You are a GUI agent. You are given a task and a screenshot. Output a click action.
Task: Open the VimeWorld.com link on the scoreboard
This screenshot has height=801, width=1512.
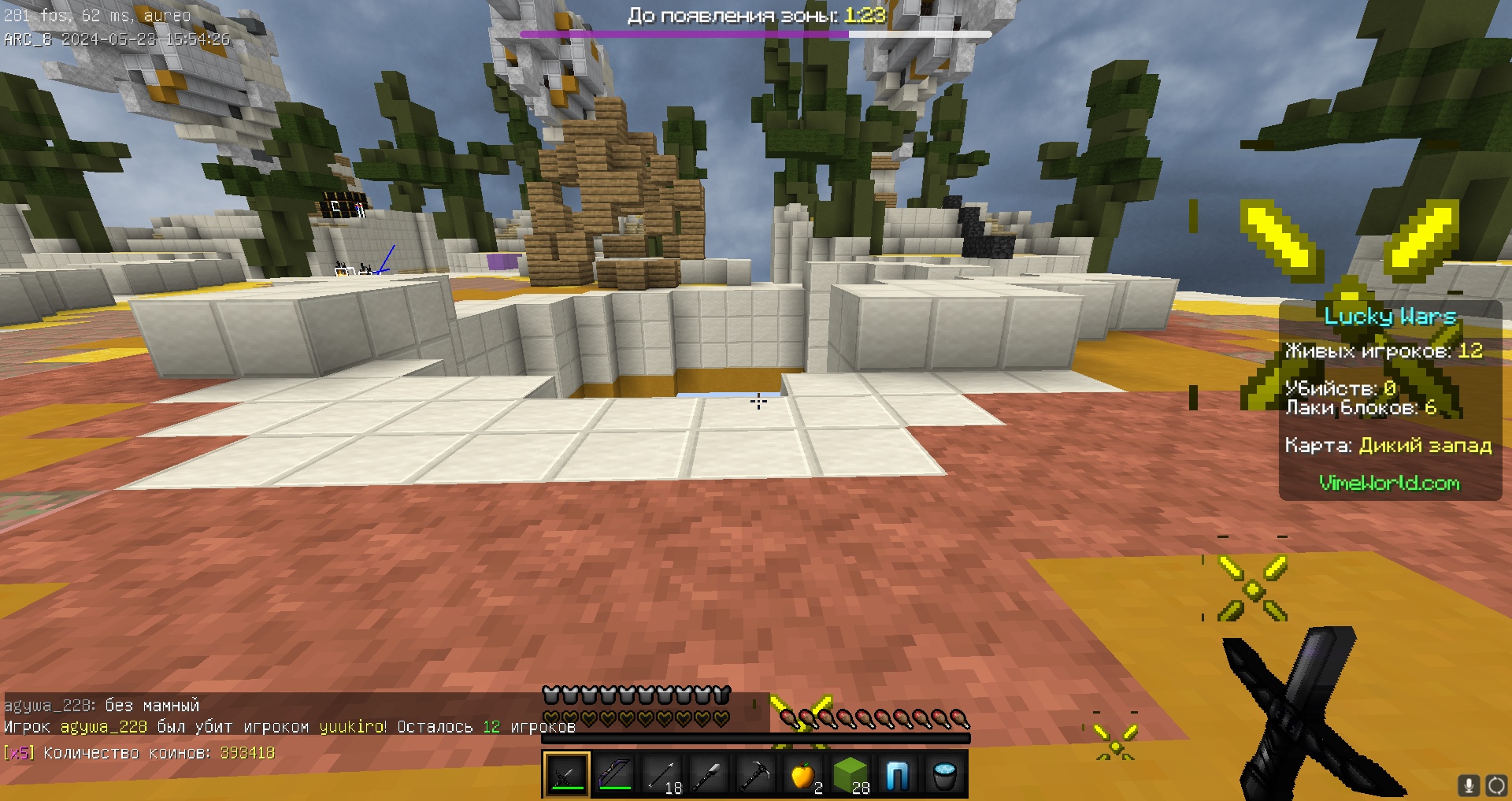tap(1391, 484)
